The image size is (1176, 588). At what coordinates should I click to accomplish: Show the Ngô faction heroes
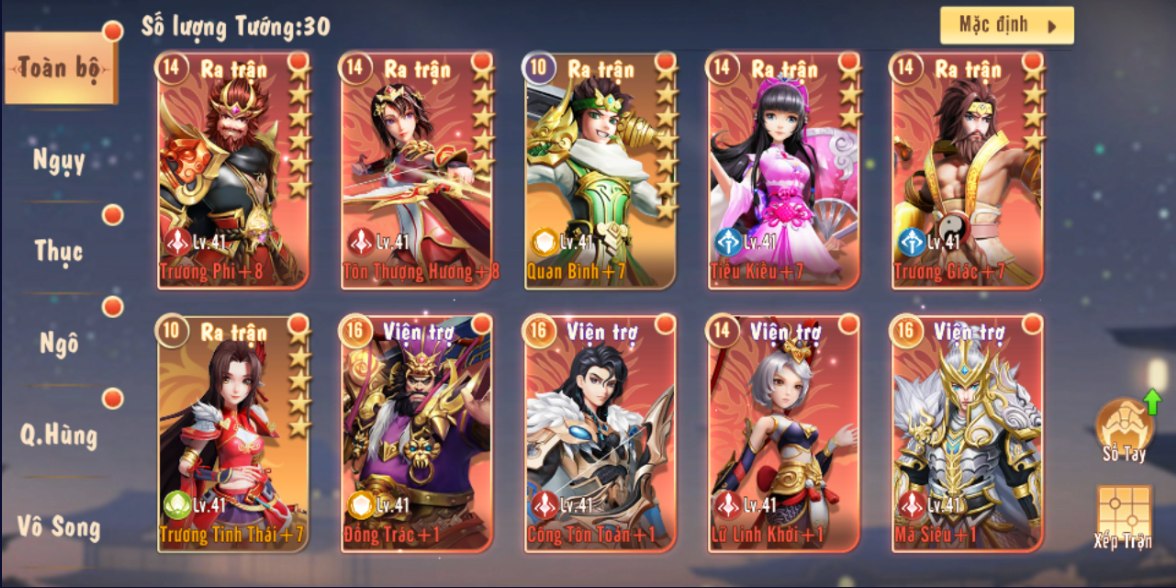(59, 342)
